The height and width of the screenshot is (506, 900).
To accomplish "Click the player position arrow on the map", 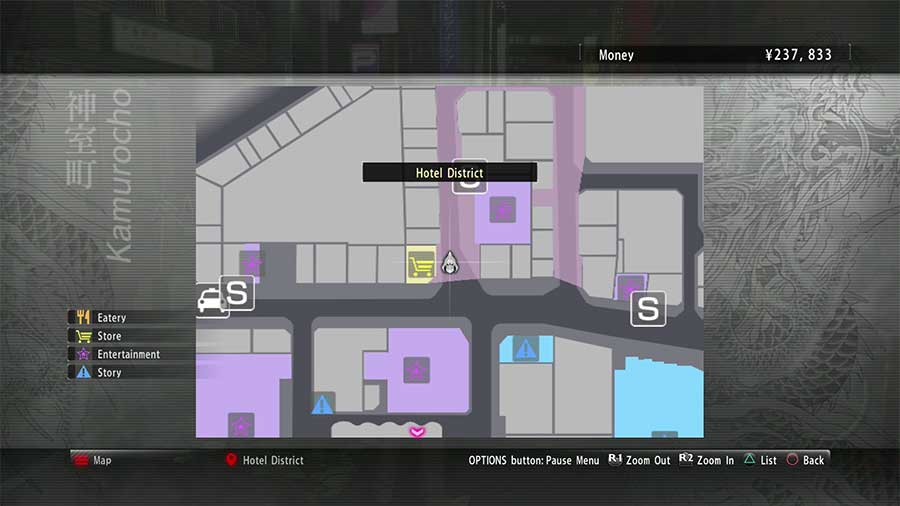I will [450, 263].
